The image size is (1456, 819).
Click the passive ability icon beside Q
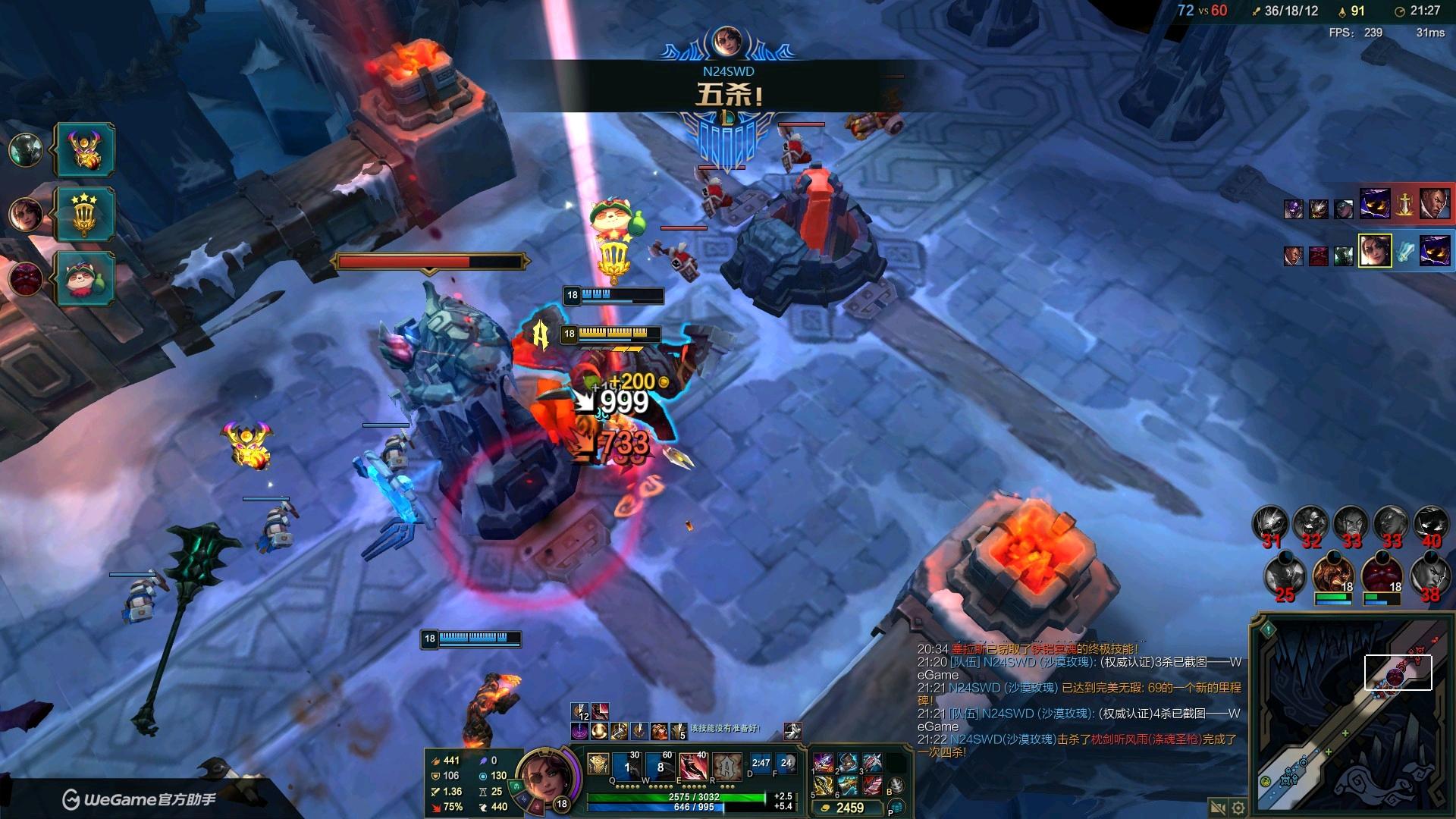coord(598,764)
